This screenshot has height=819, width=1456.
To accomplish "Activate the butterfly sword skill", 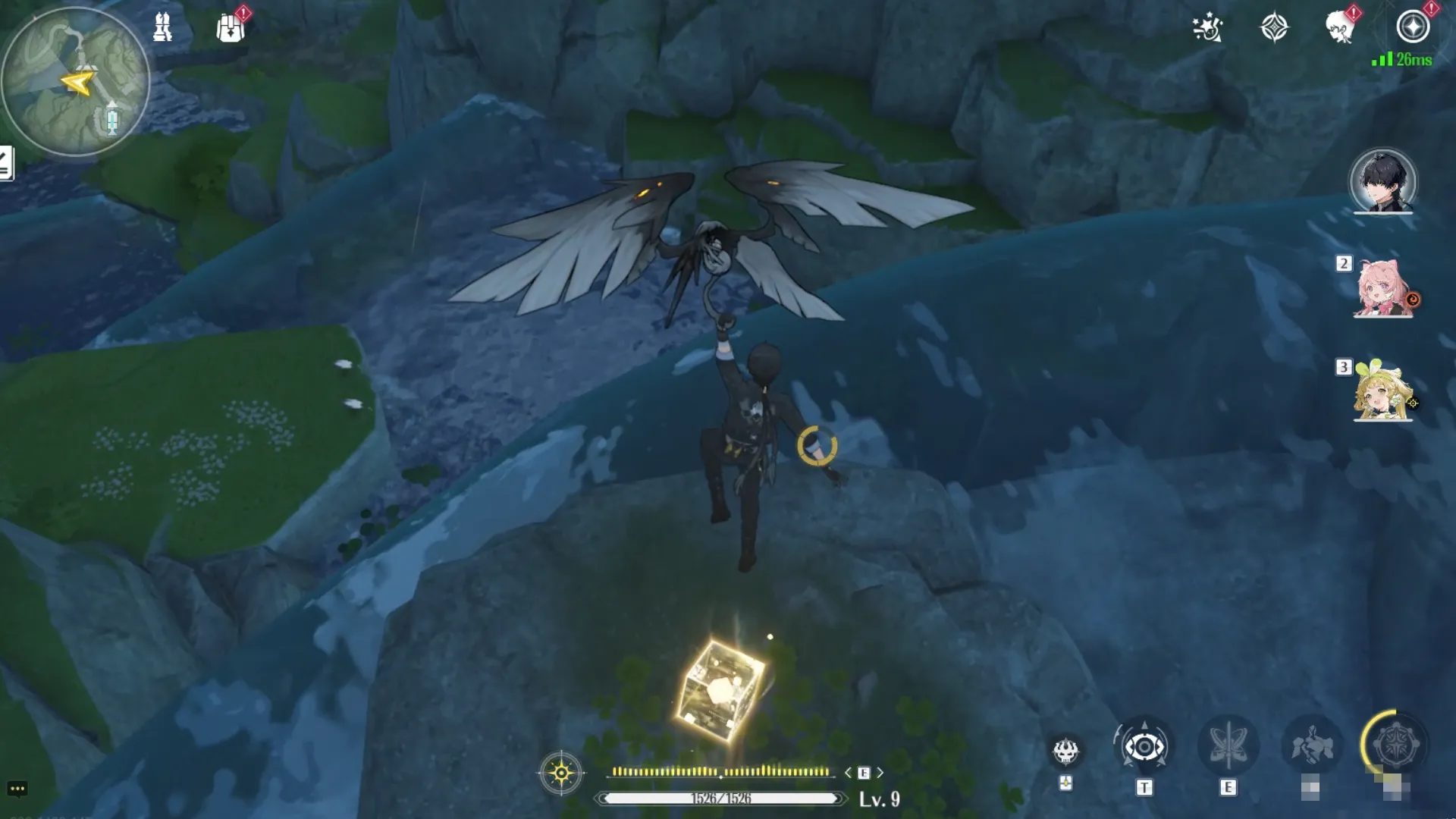I will point(1228,747).
